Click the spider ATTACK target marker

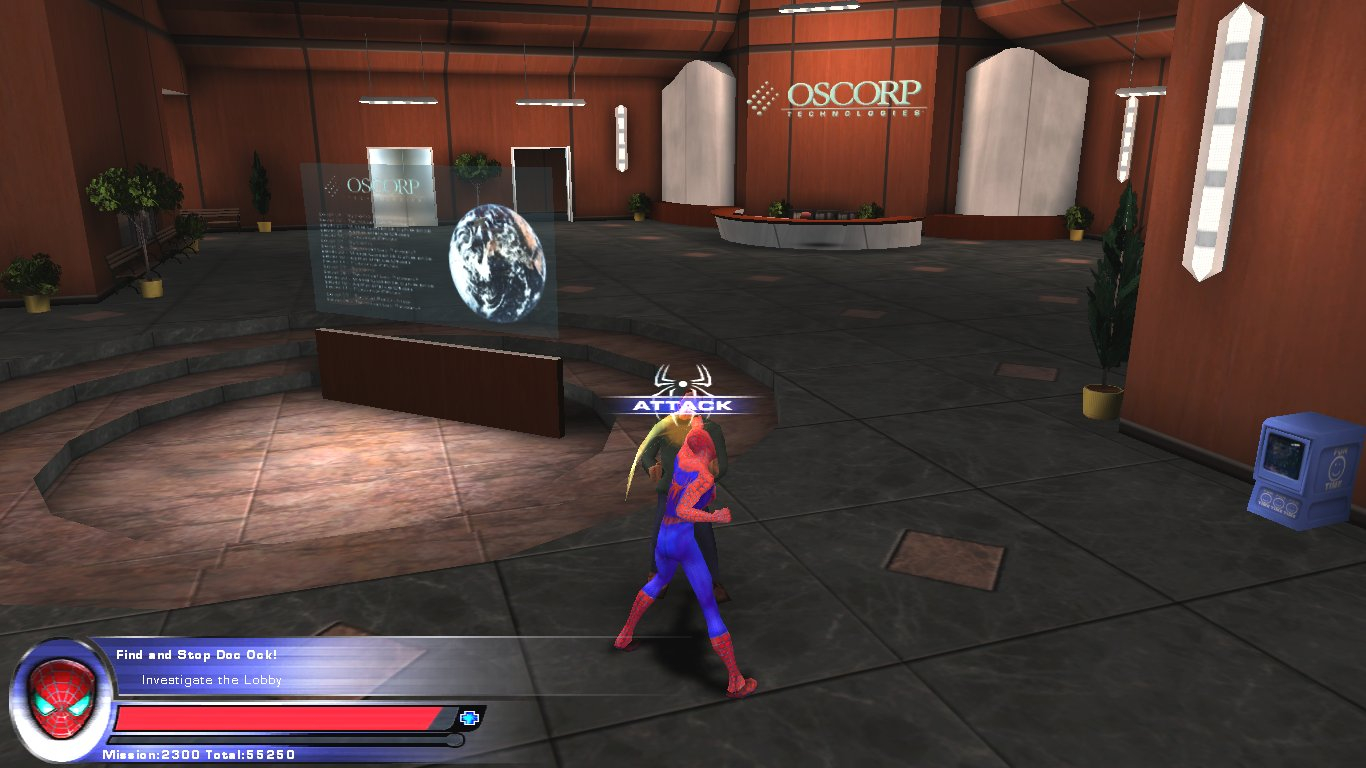point(682,390)
